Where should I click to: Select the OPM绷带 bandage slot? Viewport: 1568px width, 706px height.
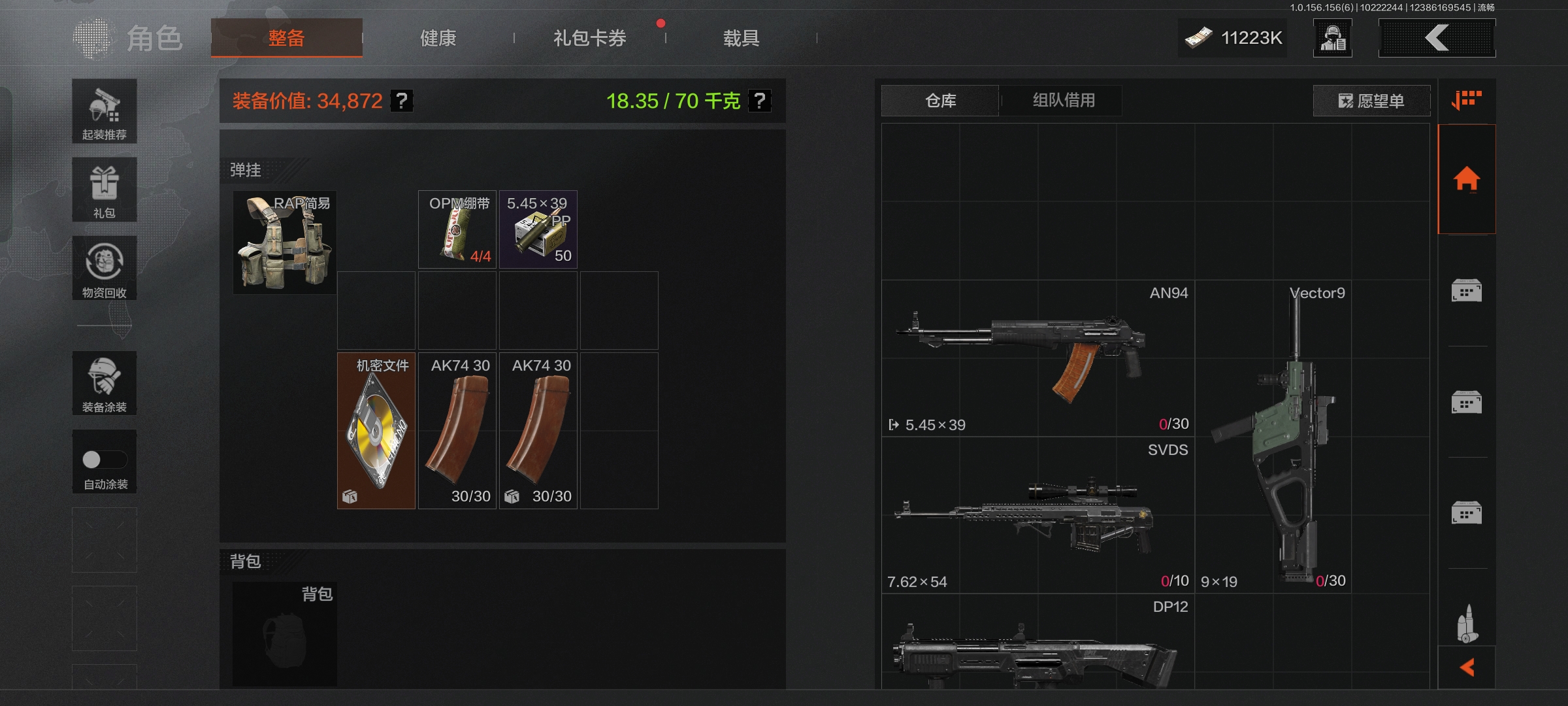[x=457, y=229]
